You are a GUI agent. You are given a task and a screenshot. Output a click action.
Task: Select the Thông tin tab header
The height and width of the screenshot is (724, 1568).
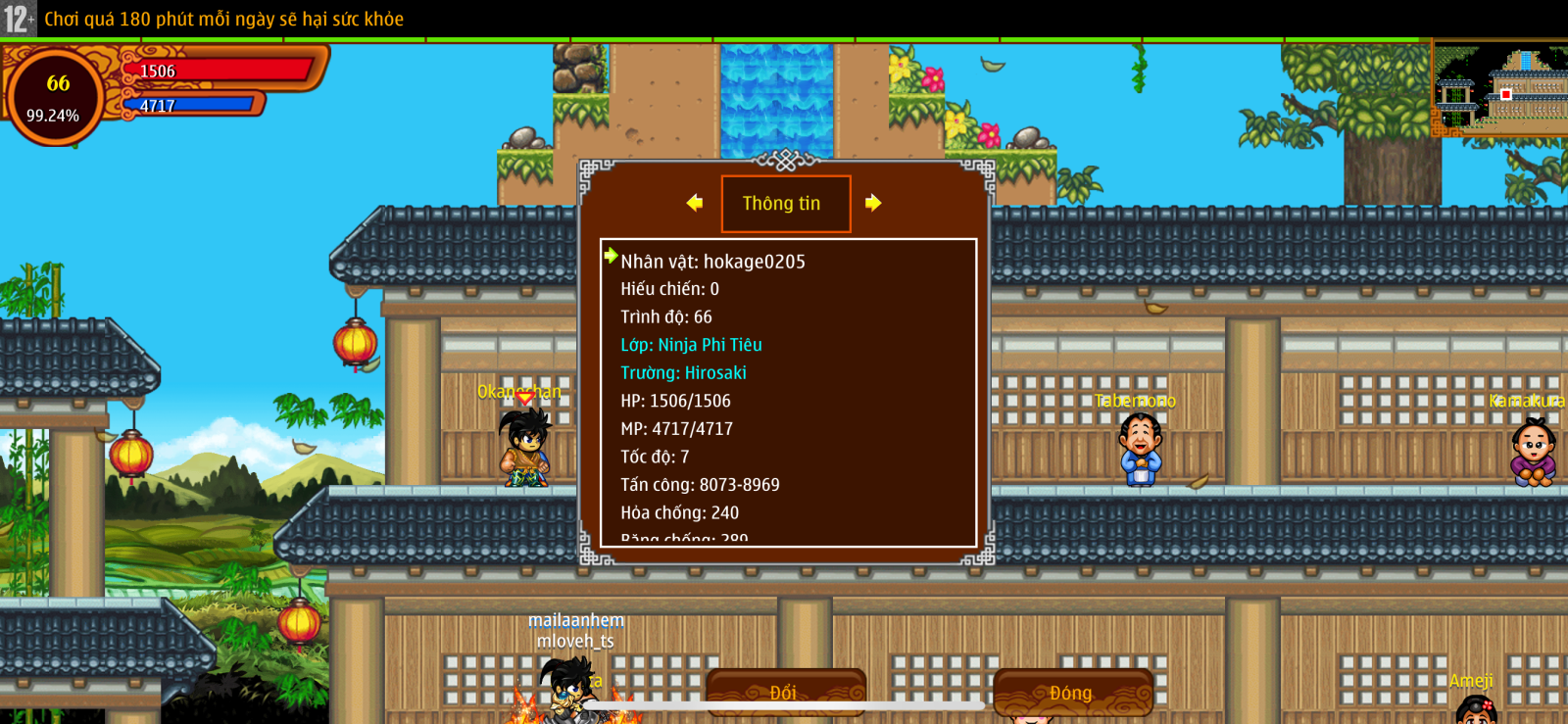coord(785,204)
